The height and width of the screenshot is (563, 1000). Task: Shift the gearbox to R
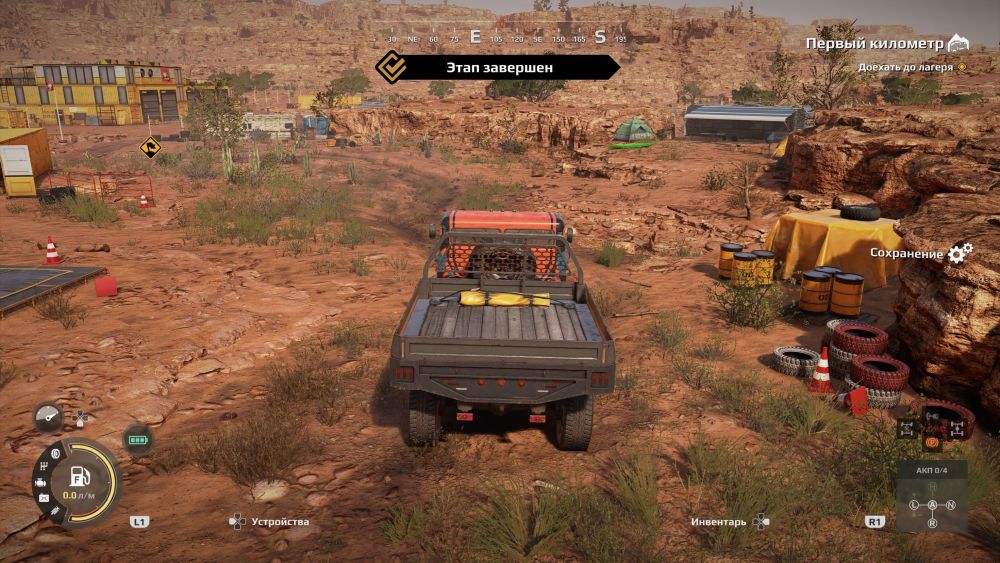click(x=932, y=523)
